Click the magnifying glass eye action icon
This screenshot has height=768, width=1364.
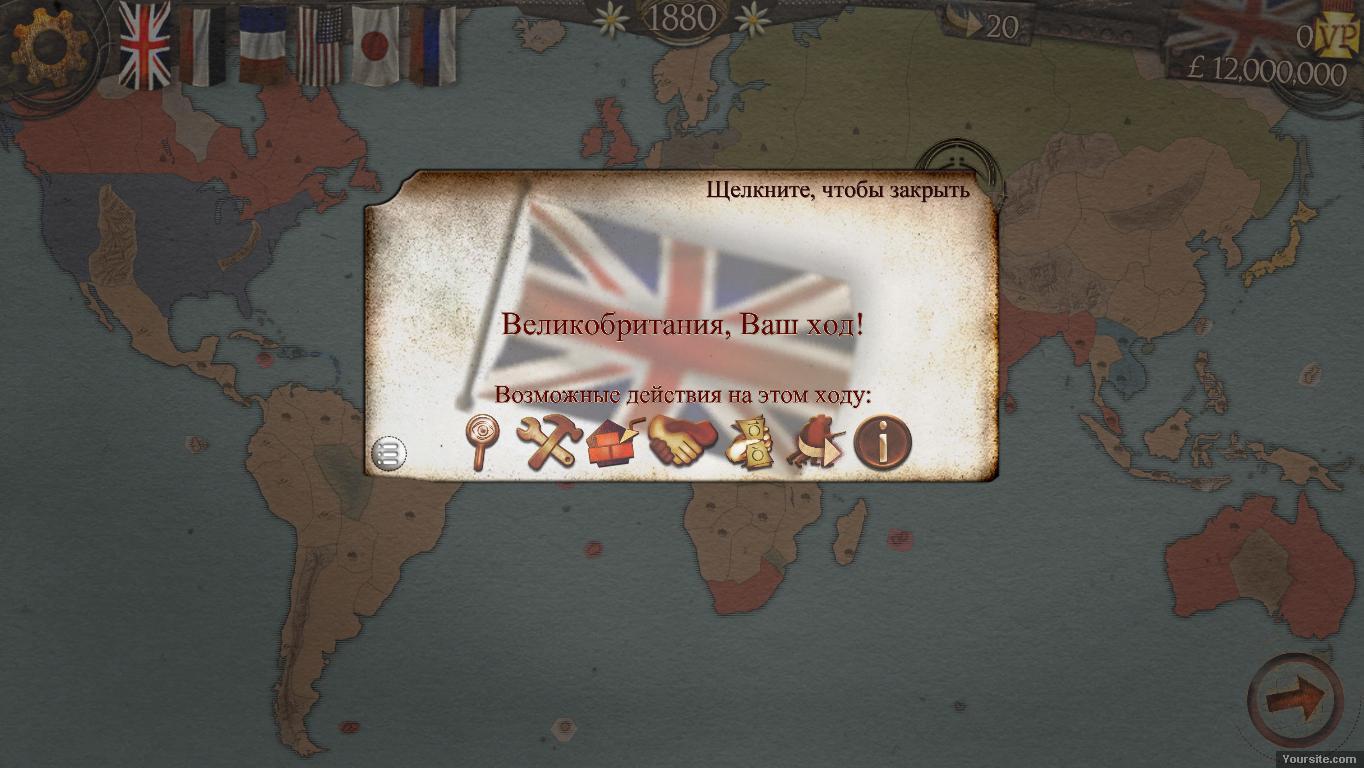click(x=483, y=441)
